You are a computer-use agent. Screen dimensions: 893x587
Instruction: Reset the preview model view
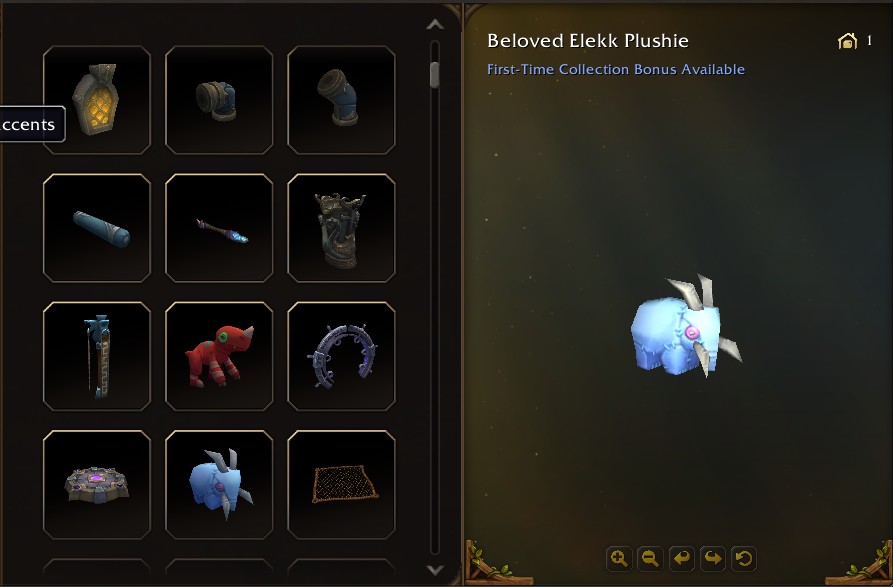(743, 558)
